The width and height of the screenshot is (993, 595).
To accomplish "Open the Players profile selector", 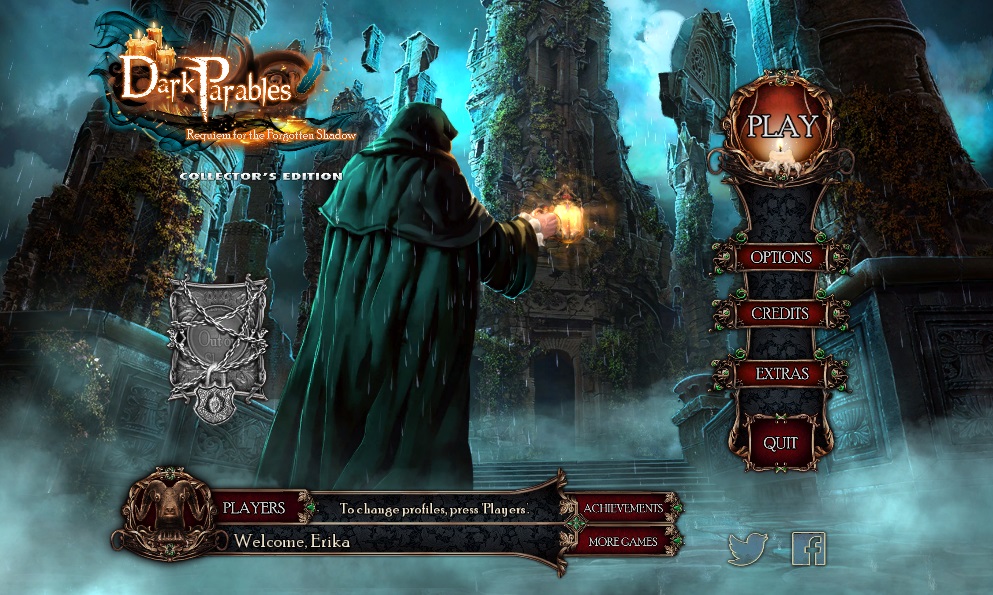I will point(254,508).
